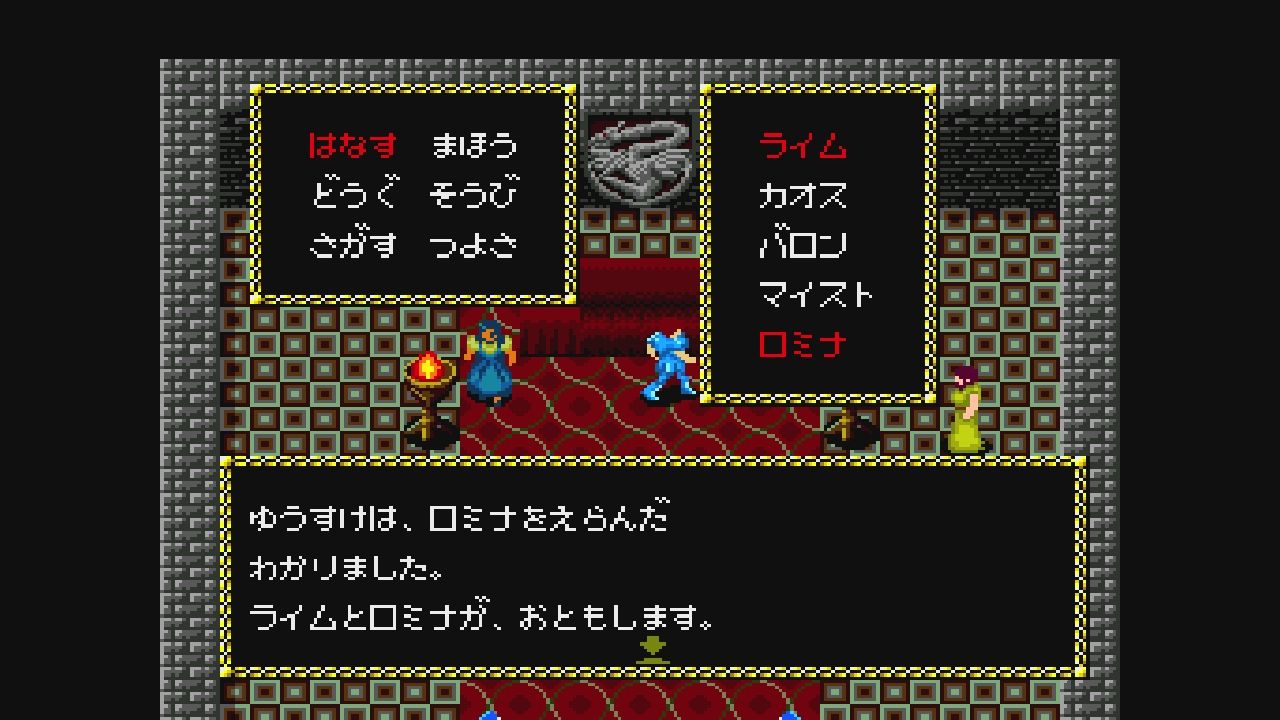Click the dialogue continue arrow
1280x720 pixels.
pyautogui.click(x=653, y=646)
